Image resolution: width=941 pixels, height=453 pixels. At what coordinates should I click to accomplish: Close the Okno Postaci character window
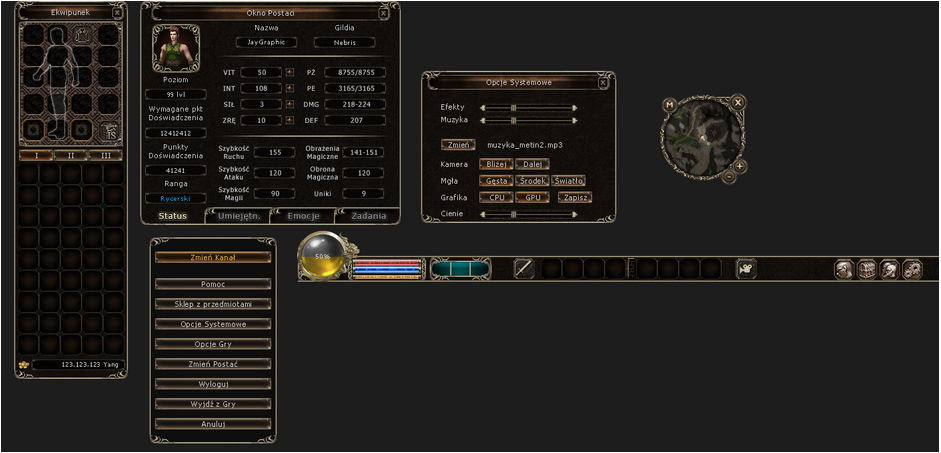pos(384,13)
